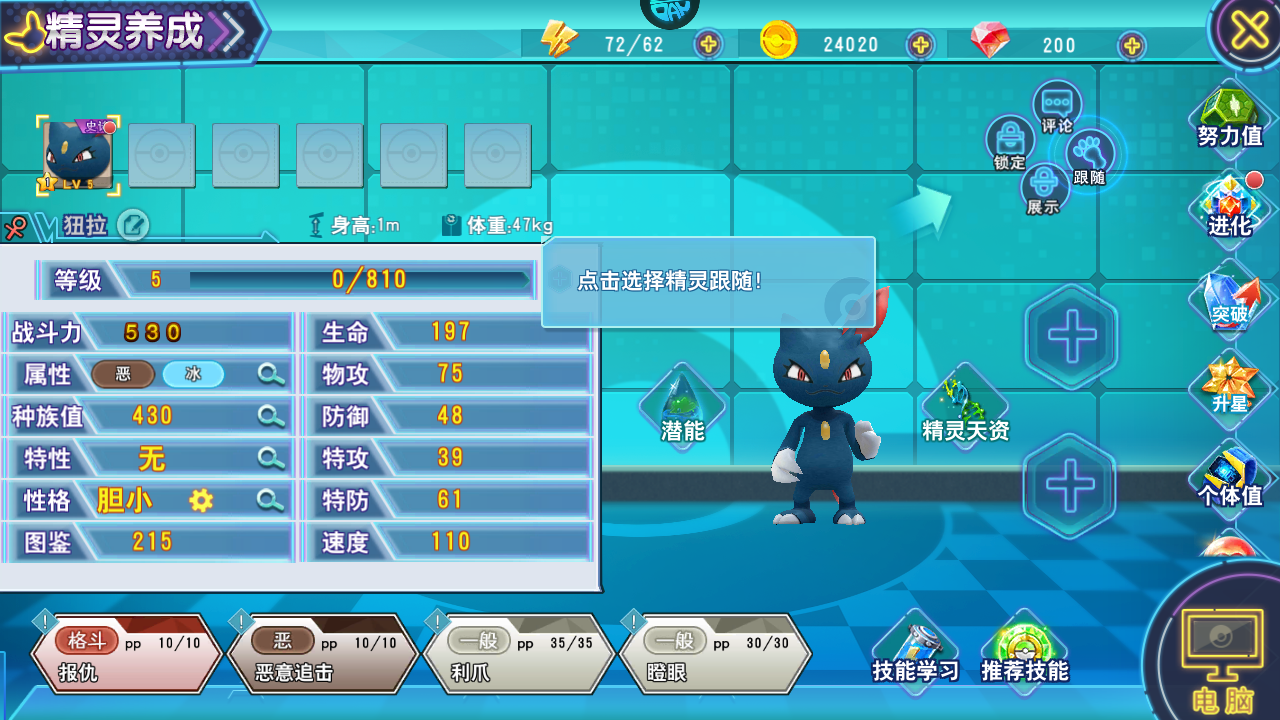Open the 个体值 individual values menu
Viewport: 1280px width, 720px height.
(1229, 477)
